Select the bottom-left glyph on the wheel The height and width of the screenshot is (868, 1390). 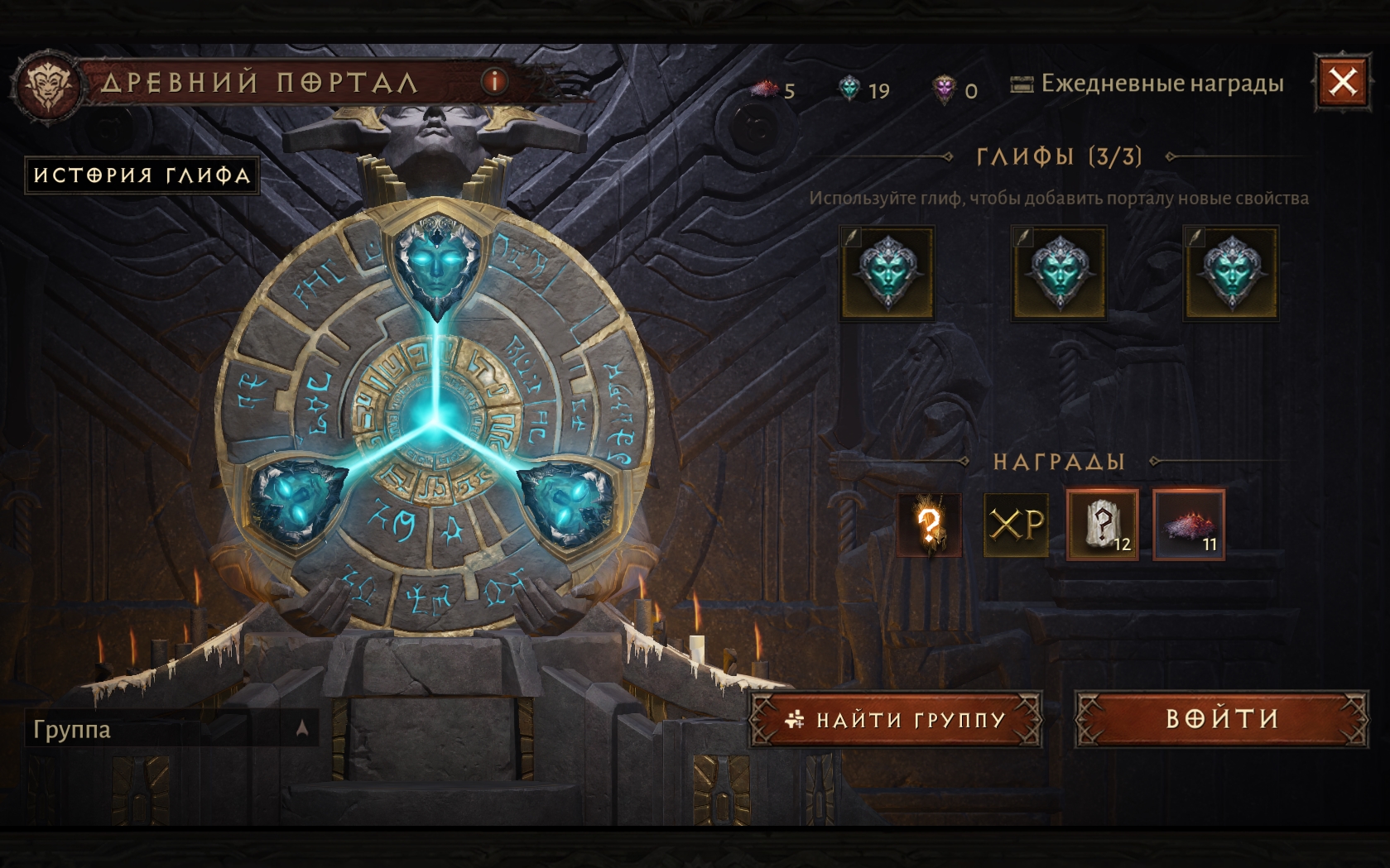297,503
